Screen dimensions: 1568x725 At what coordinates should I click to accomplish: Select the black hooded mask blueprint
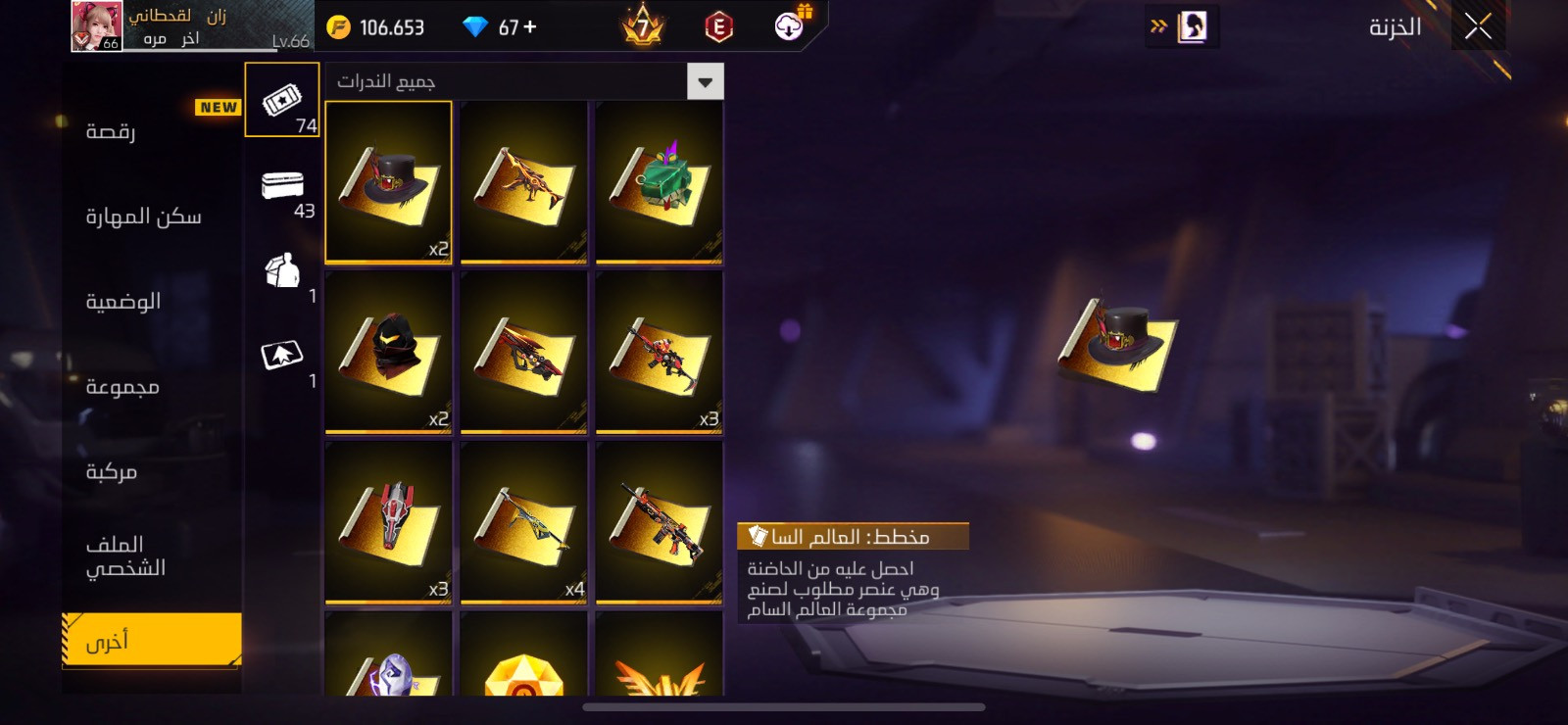(x=388, y=353)
